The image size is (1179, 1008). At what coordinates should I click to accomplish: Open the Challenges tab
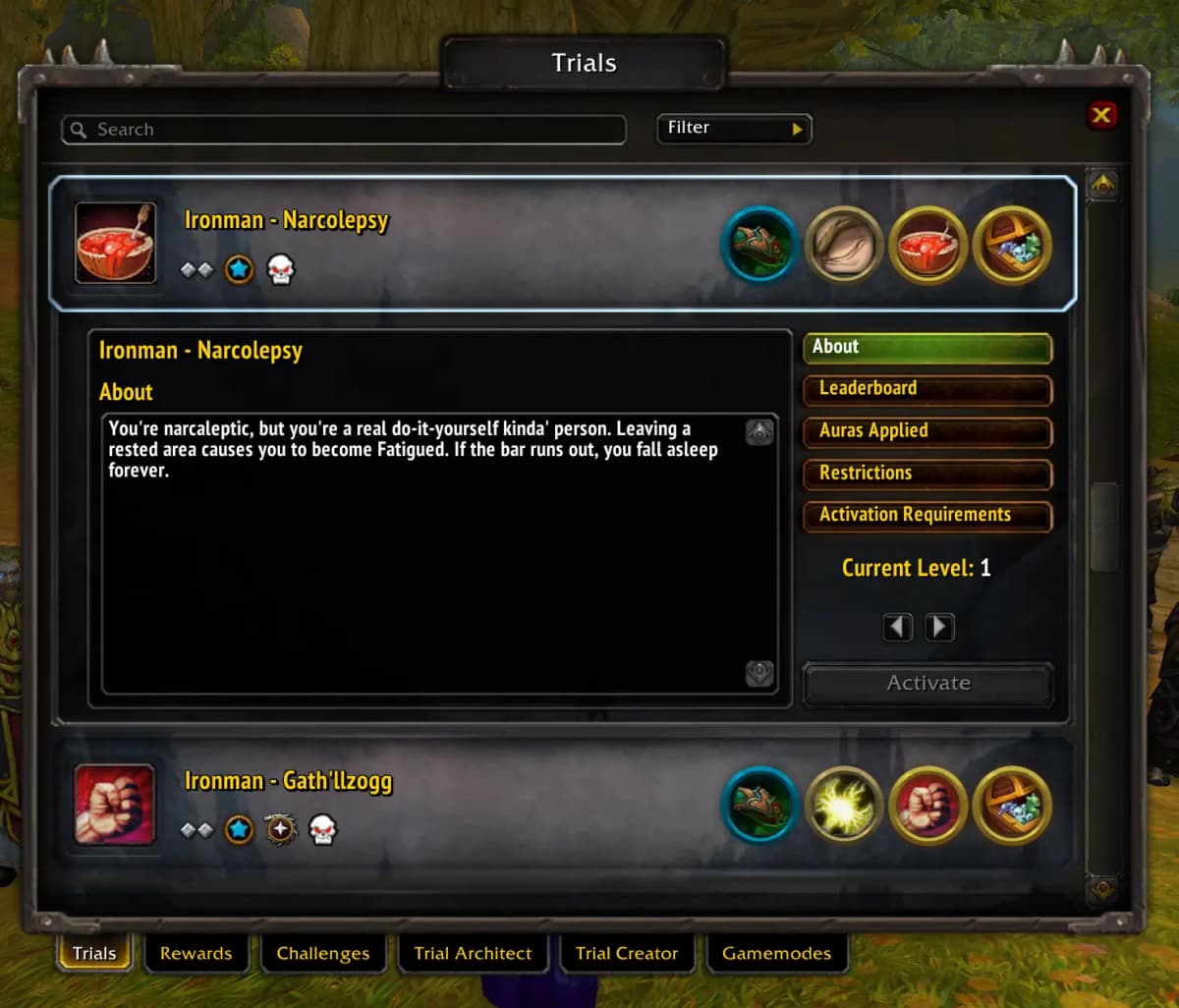[323, 953]
